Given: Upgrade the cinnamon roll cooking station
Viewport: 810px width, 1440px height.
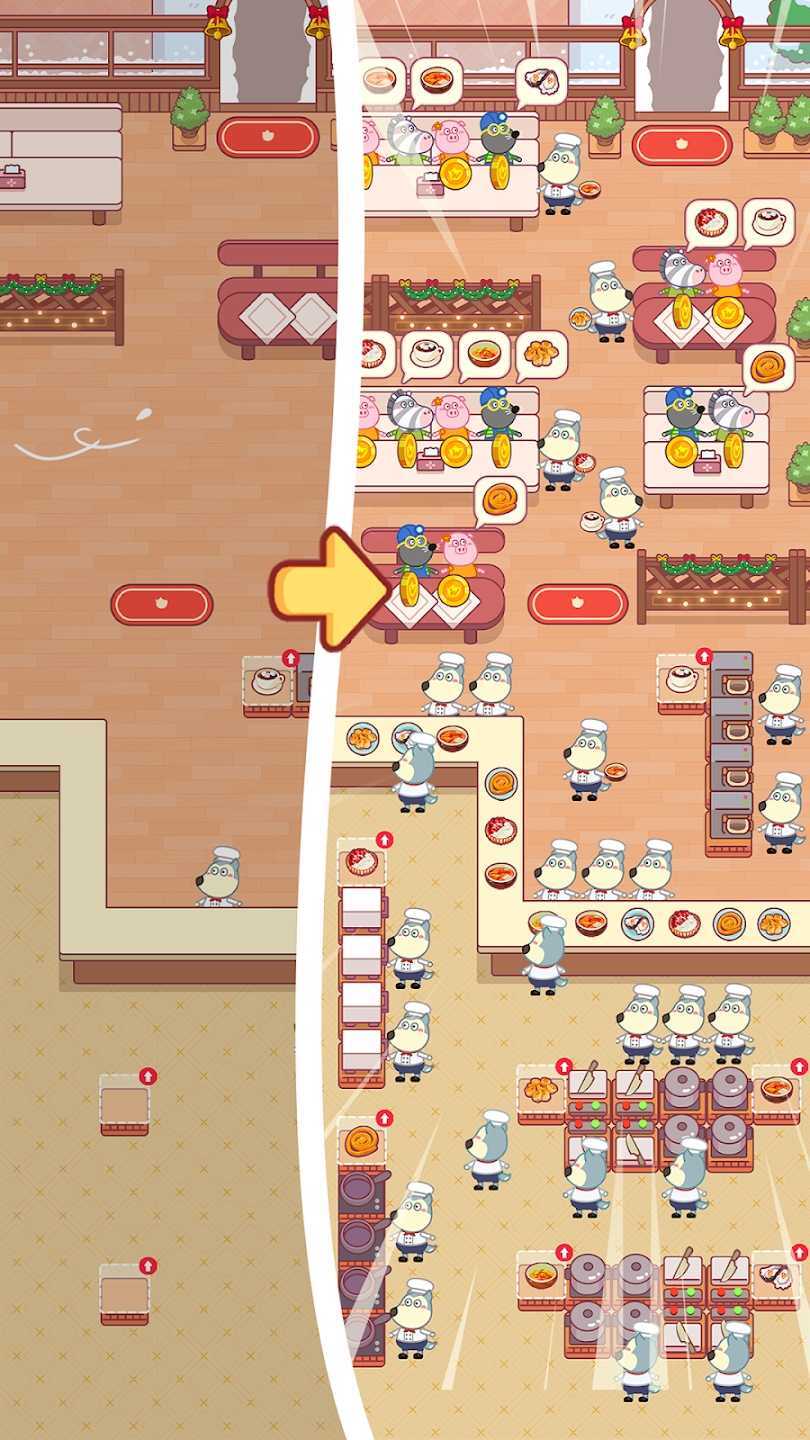Looking at the screenshot, I should [384, 1118].
